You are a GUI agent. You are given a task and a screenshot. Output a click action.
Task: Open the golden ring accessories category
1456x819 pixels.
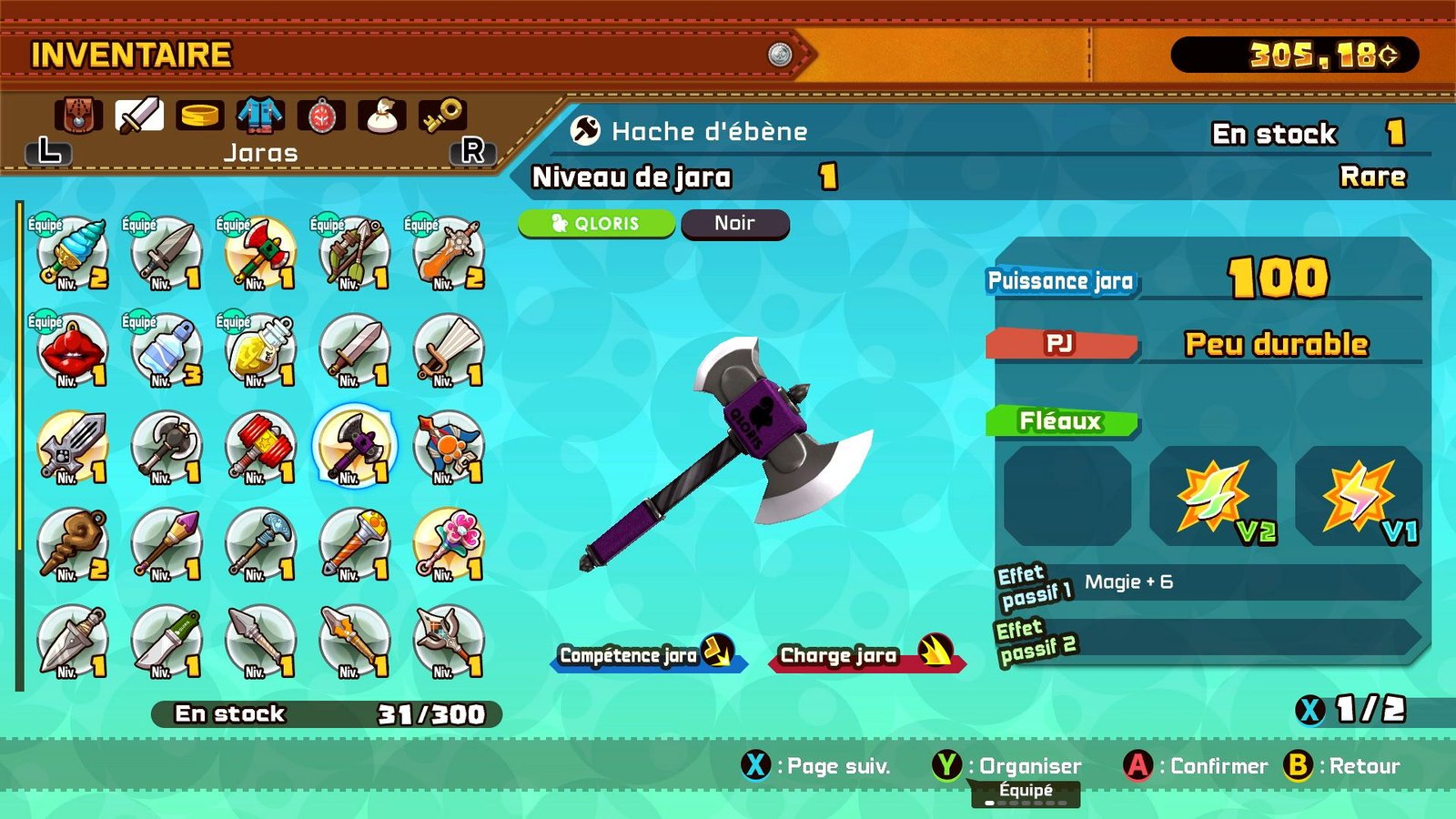coord(201,114)
